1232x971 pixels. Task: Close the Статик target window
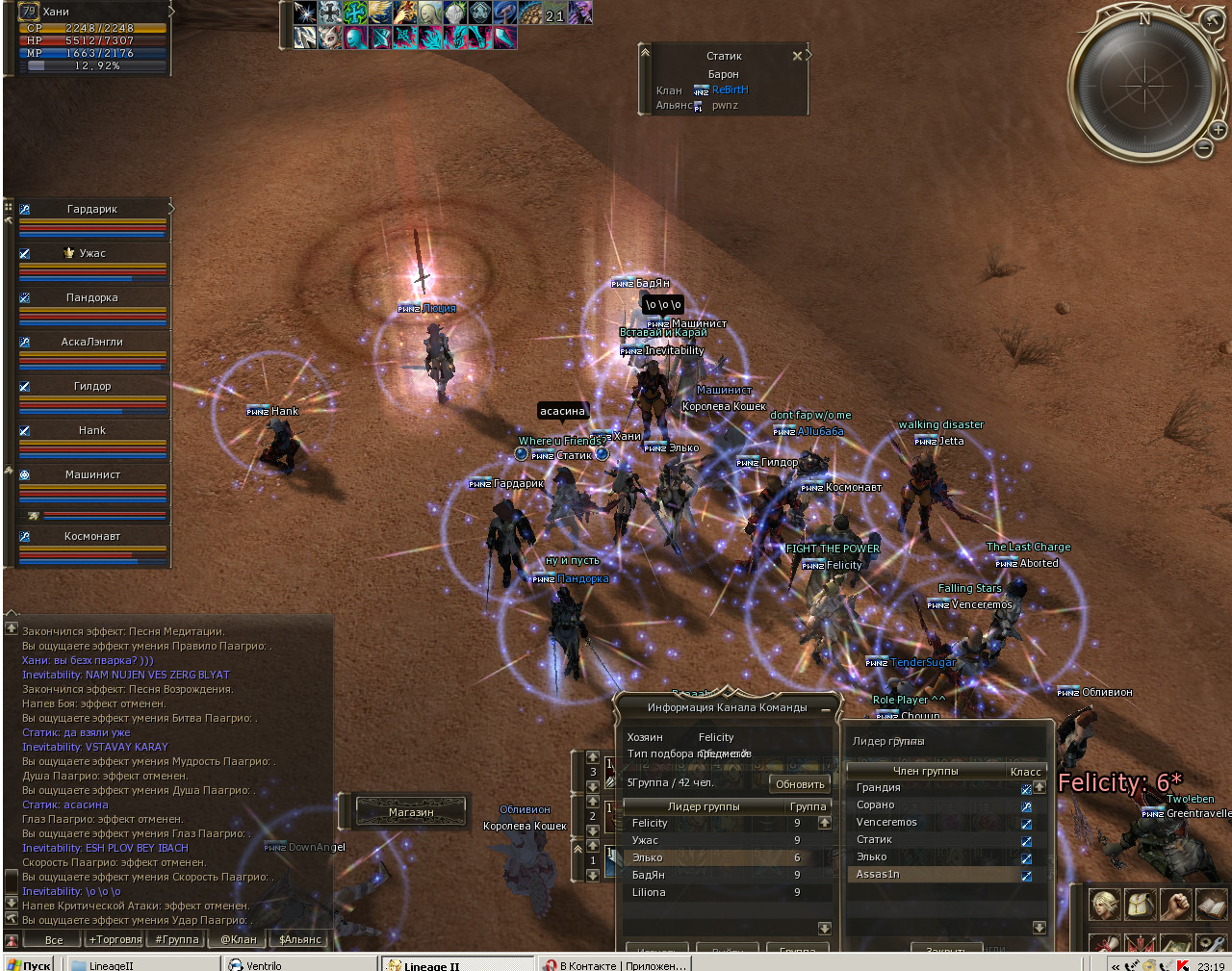tap(797, 56)
